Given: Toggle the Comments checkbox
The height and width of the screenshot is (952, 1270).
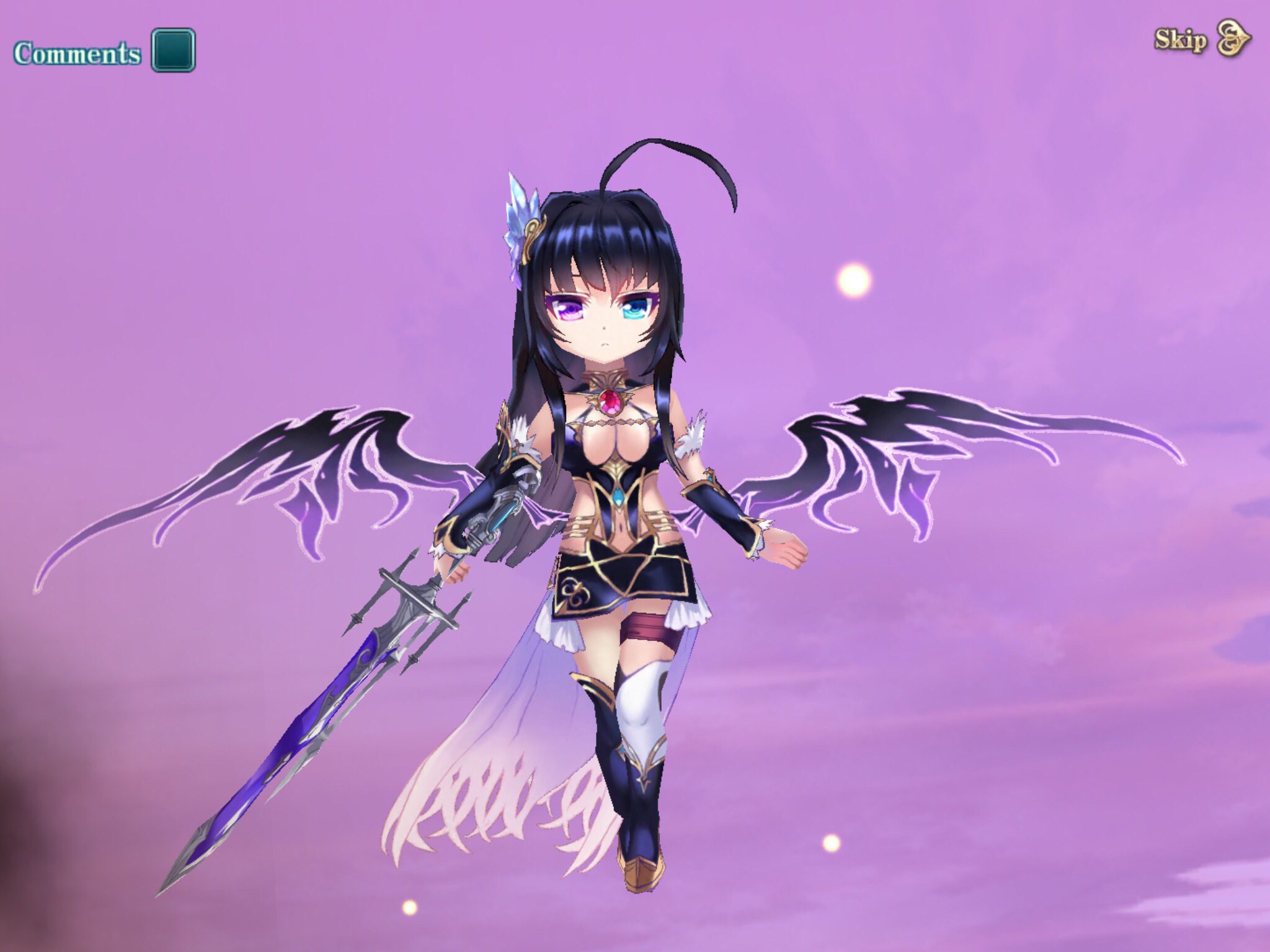Looking at the screenshot, I should [x=174, y=50].
